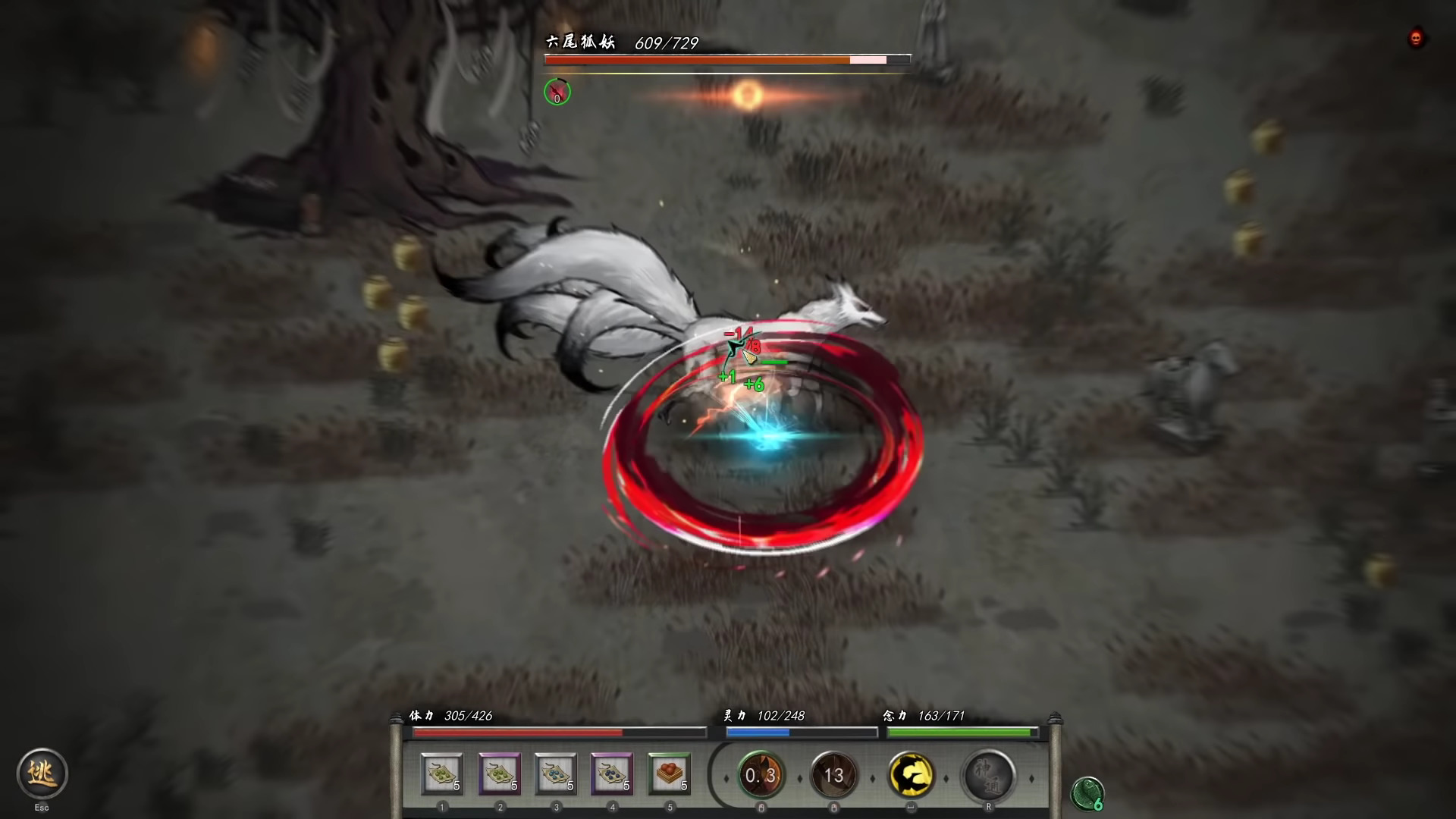Use the purple-framed herb pouch in slot 2

[500, 775]
